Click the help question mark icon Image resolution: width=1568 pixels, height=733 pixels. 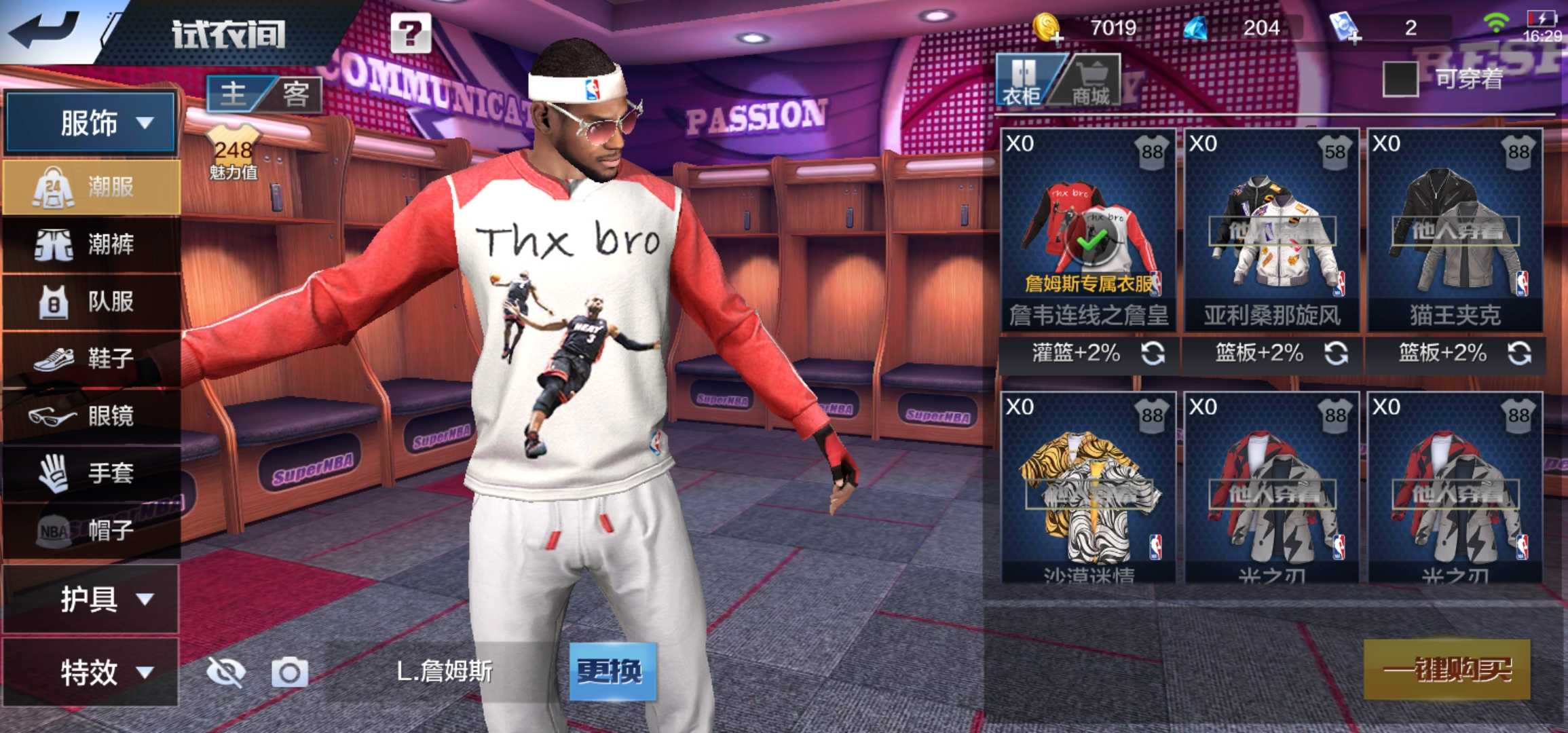click(411, 33)
